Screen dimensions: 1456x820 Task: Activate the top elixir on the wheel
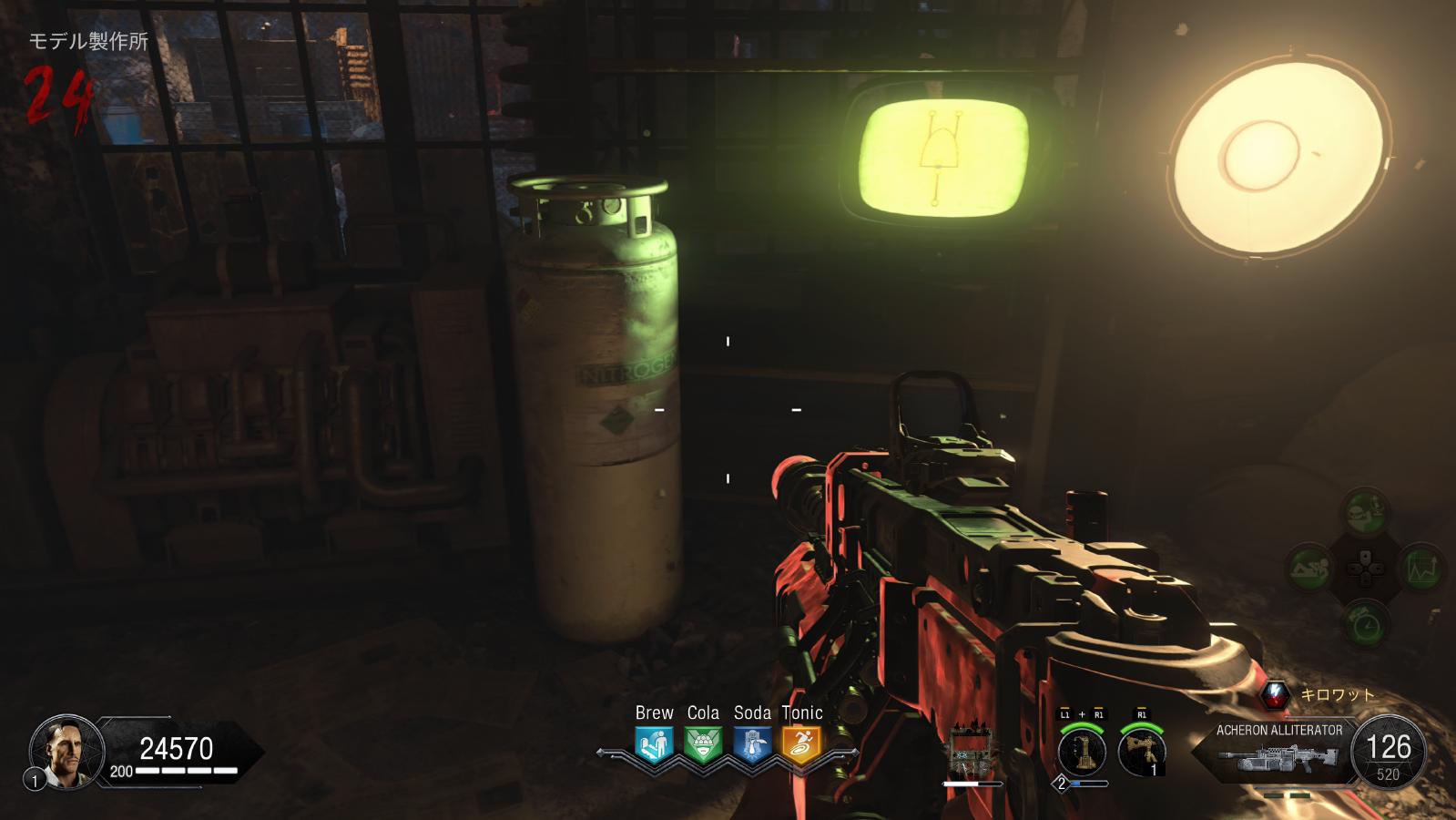coord(1365,510)
